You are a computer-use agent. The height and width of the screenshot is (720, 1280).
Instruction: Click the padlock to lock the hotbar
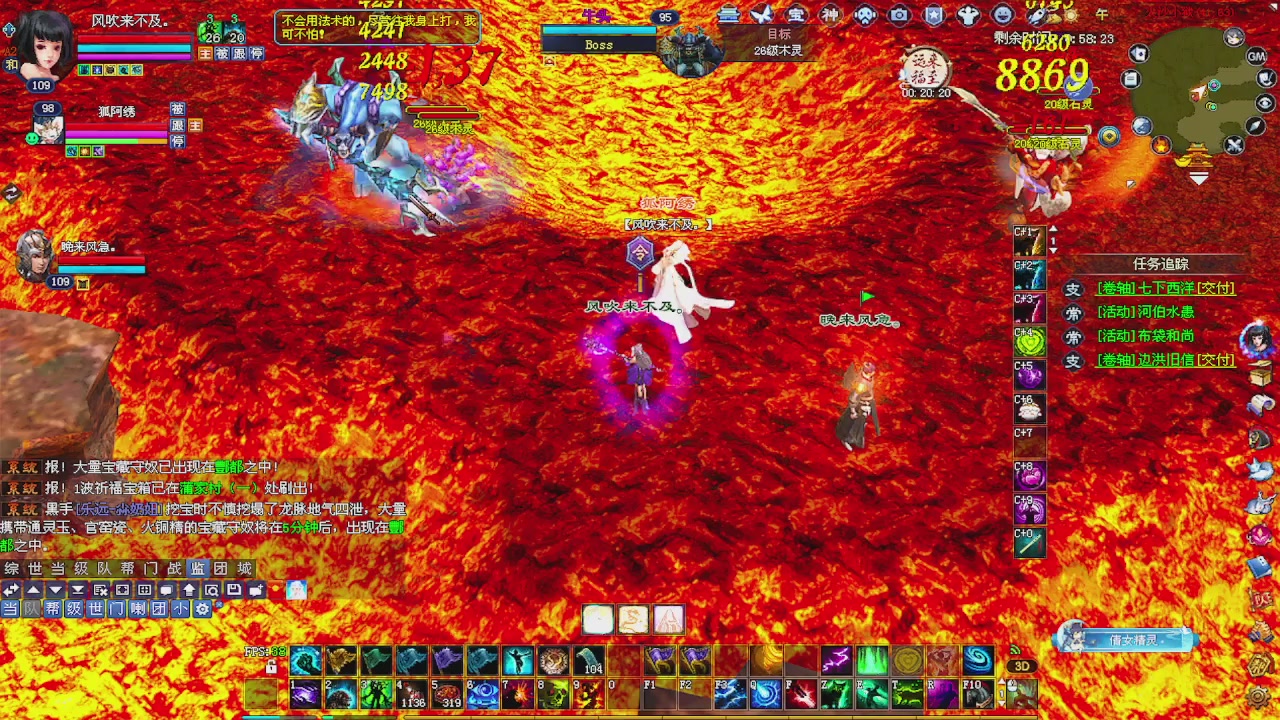273,666
